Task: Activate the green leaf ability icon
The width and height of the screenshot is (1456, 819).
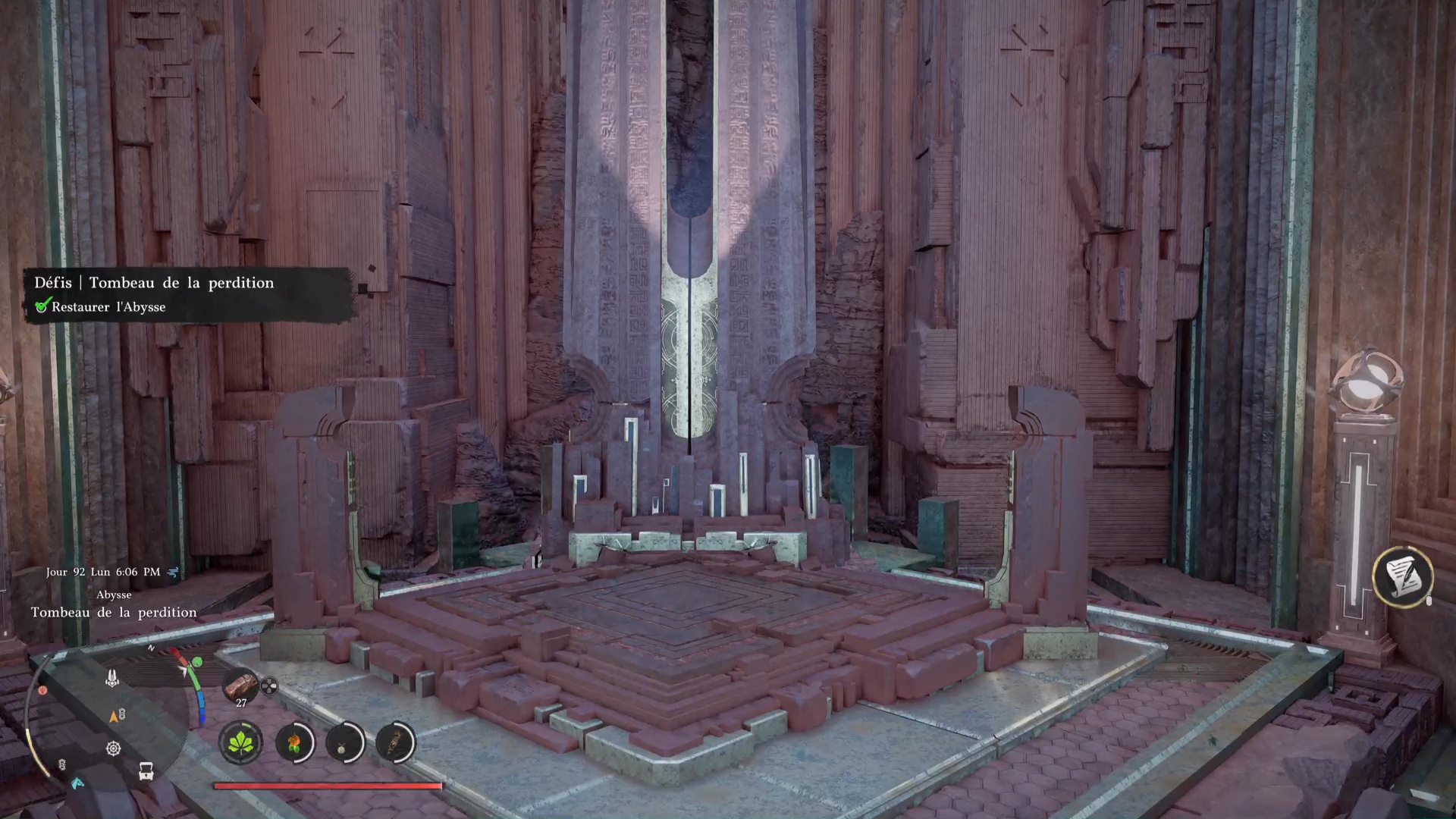Action: (x=240, y=742)
